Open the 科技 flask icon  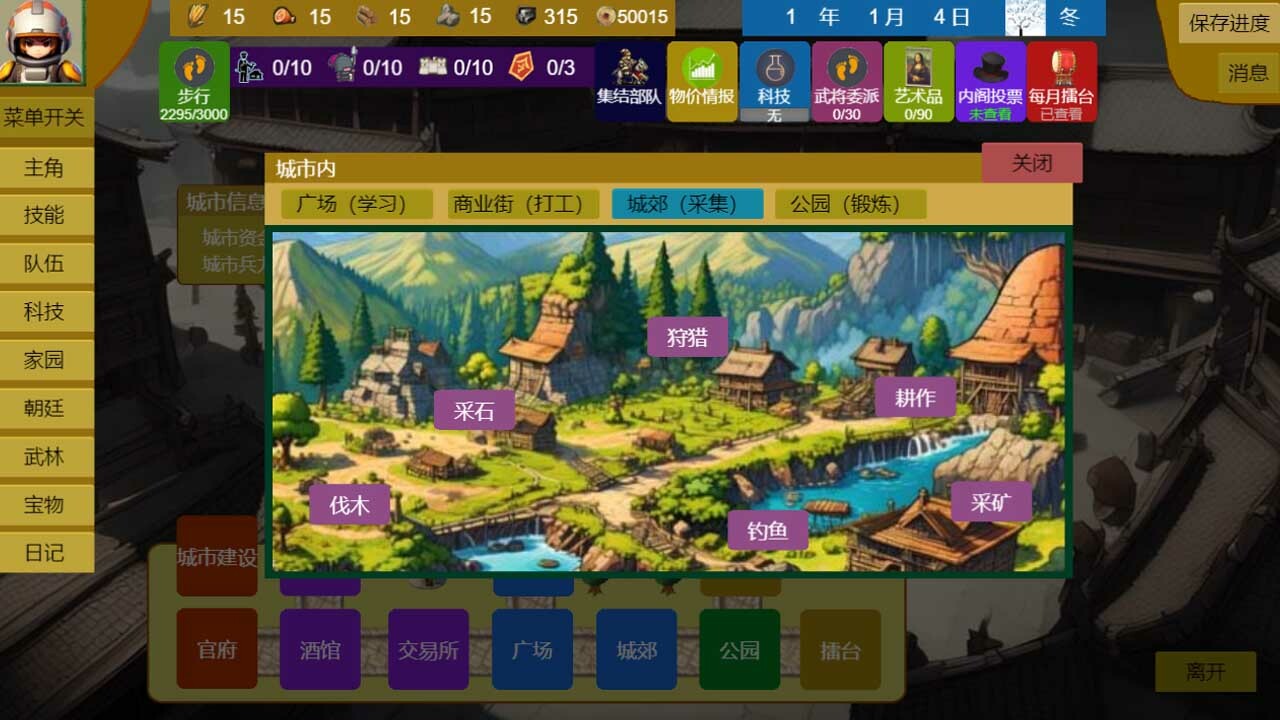point(775,75)
